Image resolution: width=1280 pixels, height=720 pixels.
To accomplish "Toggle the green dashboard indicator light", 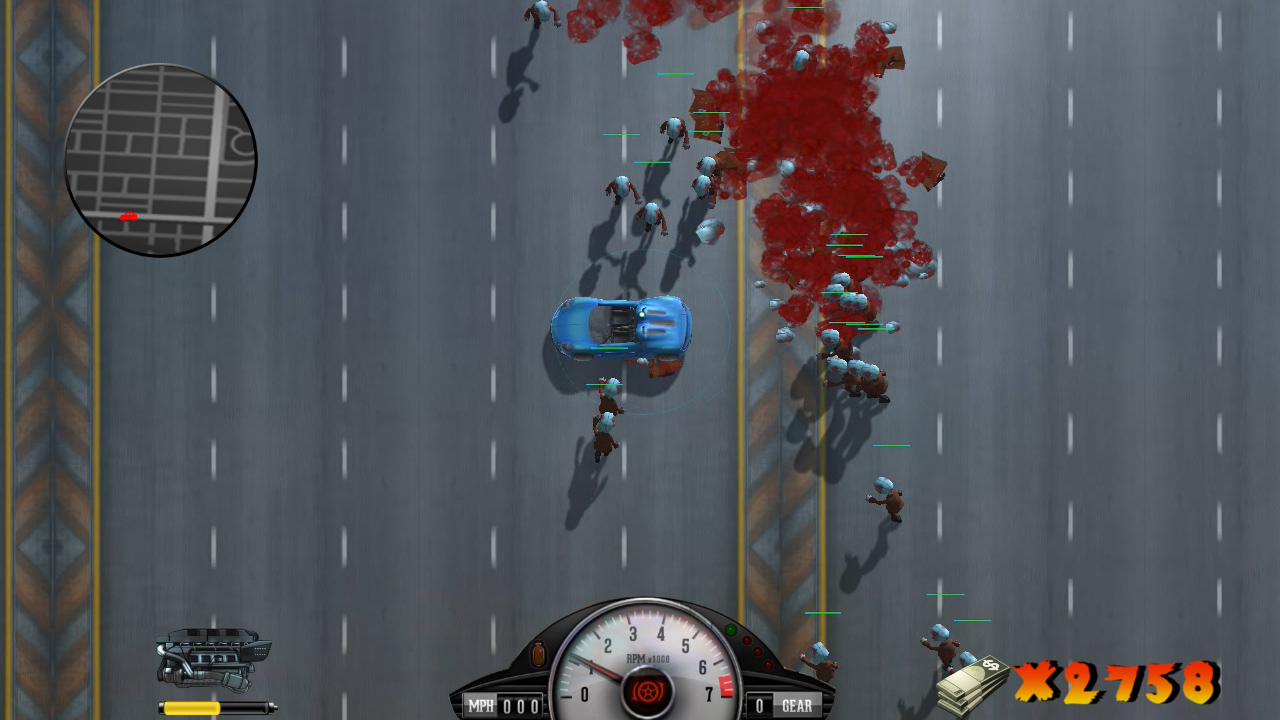I will [731, 629].
